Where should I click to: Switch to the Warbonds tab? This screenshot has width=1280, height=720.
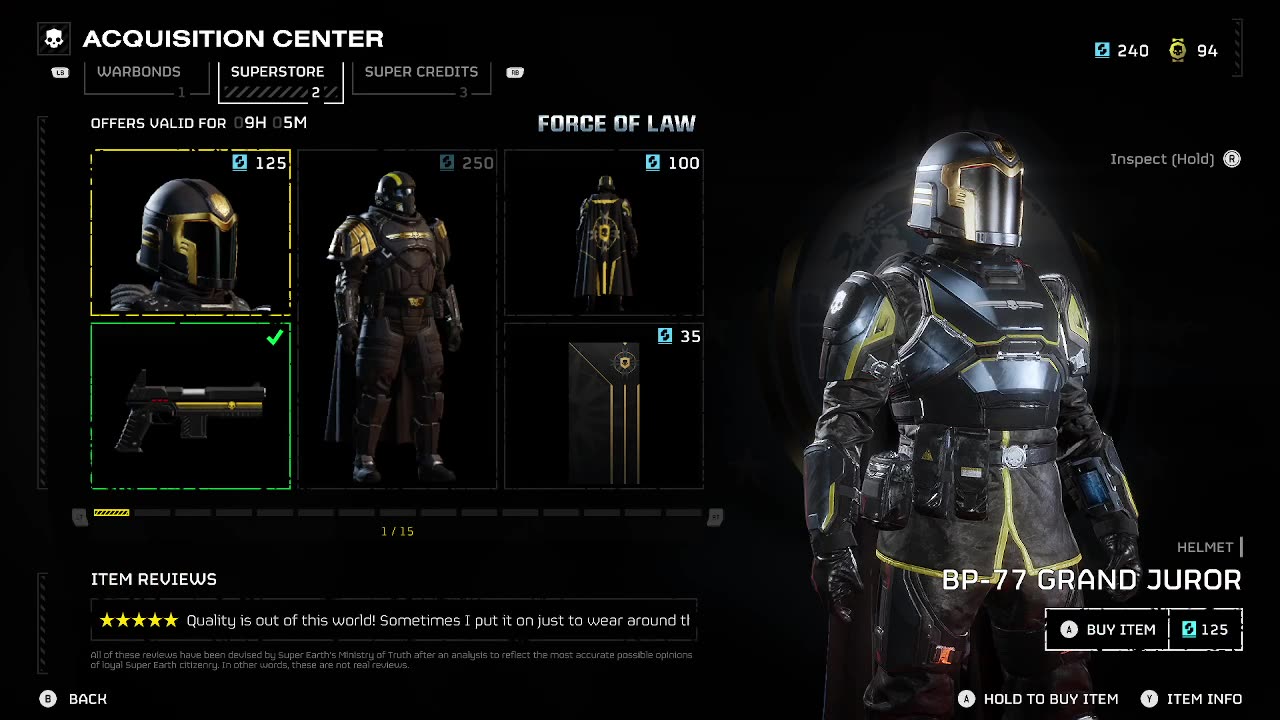coord(139,73)
